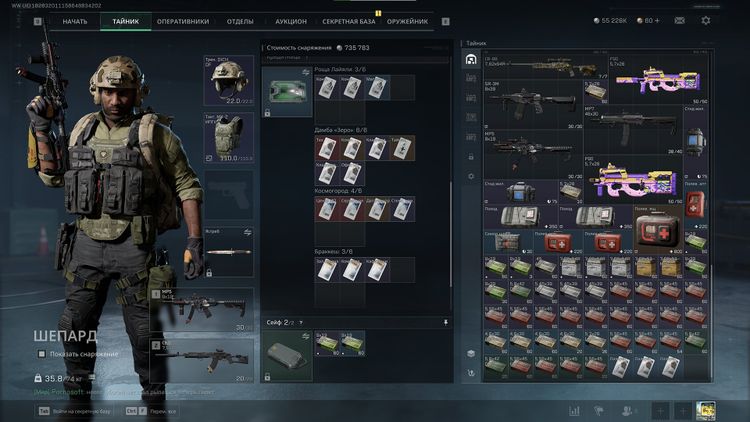Open the Секретная база tab

point(349,21)
